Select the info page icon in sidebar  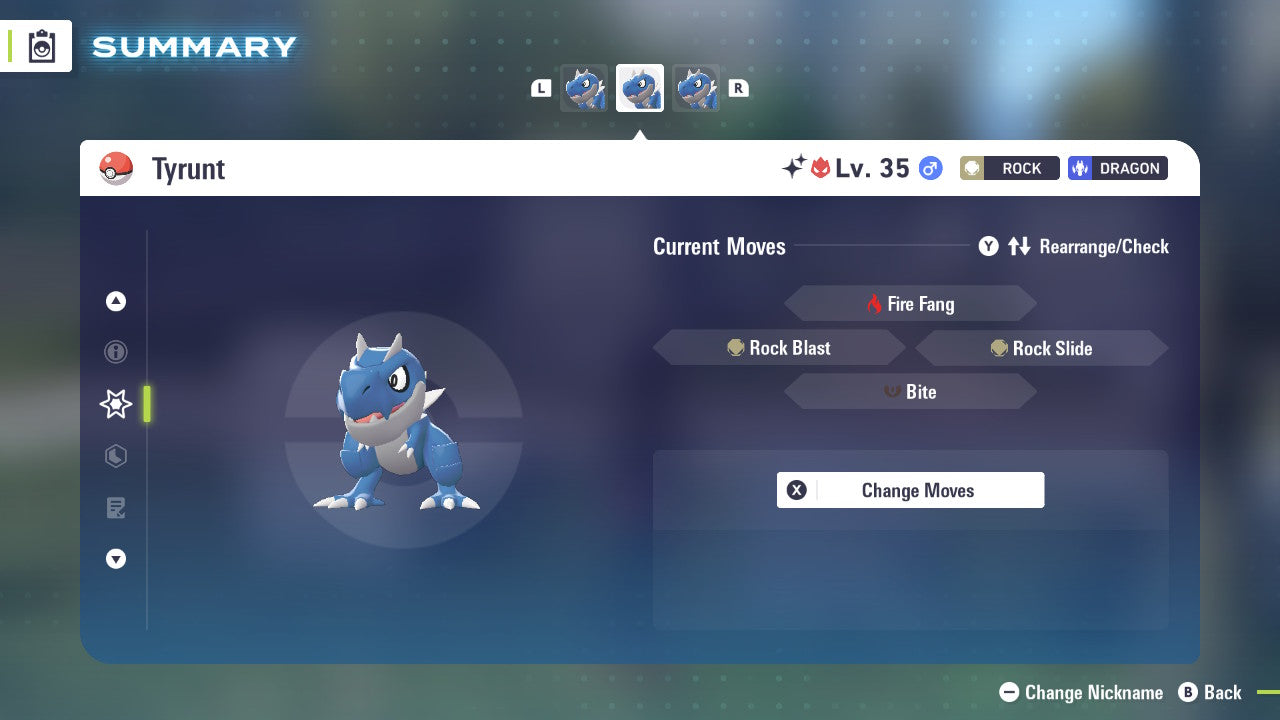click(115, 352)
